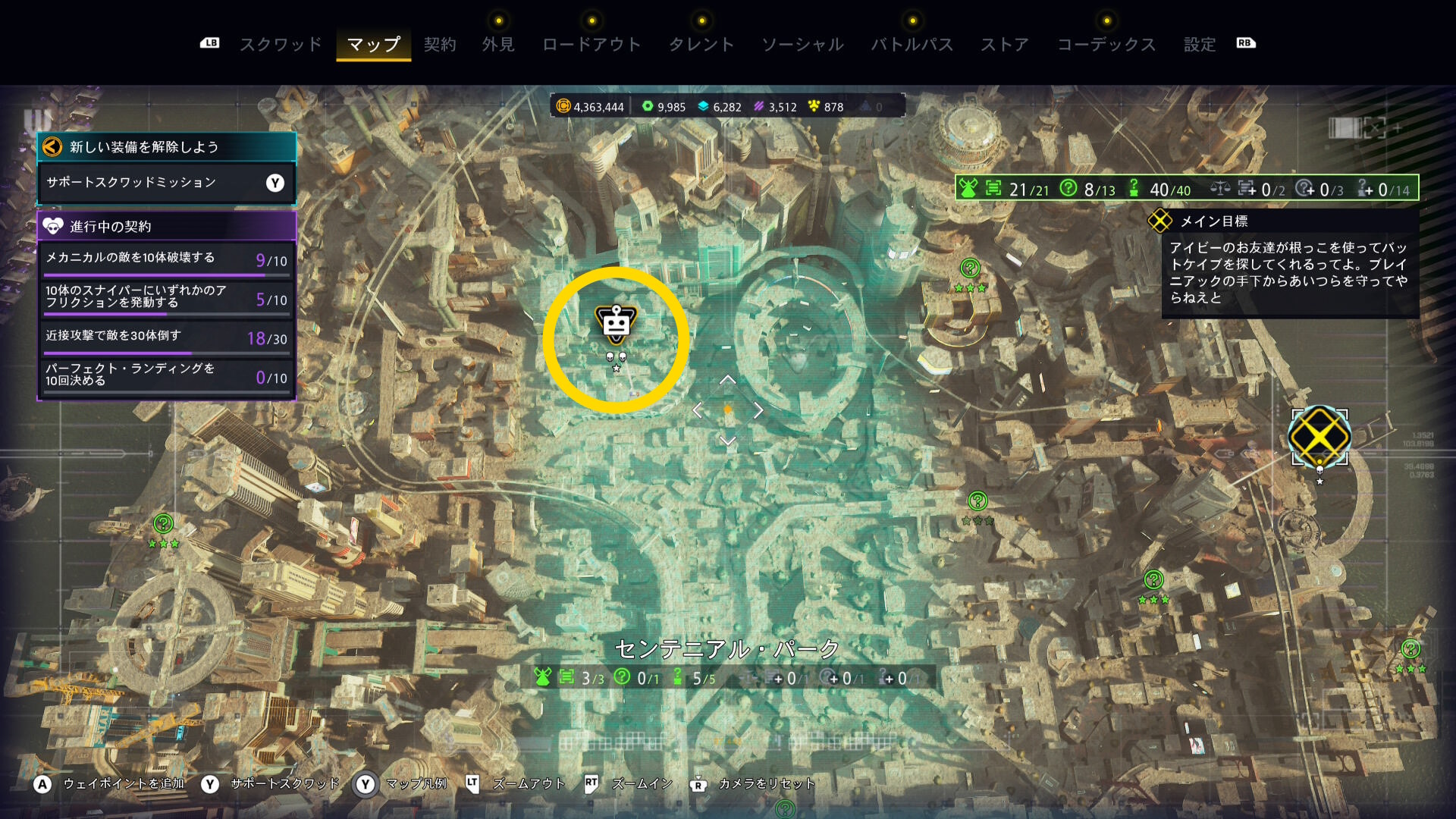Viewport: 1456px width, 819px height.
Task: Open the メカニカルの敵を10体破壊する contract
Action: [x=166, y=259]
